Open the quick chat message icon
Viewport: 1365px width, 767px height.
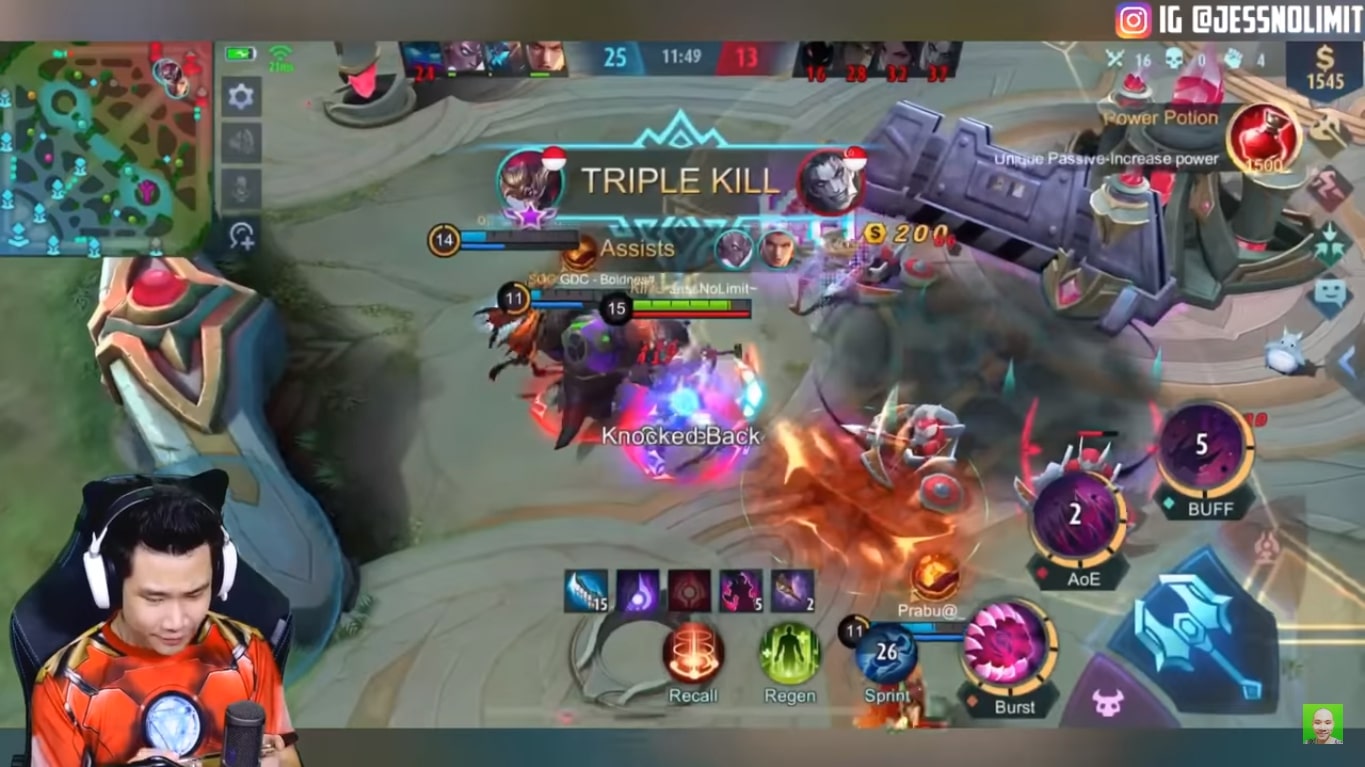click(1330, 293)
